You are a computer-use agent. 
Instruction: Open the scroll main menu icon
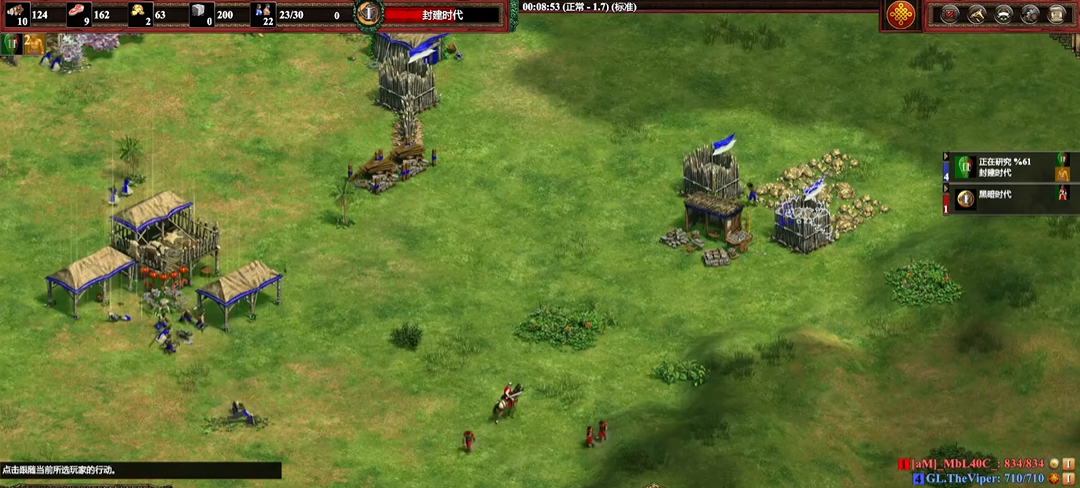click(1056, 14)
